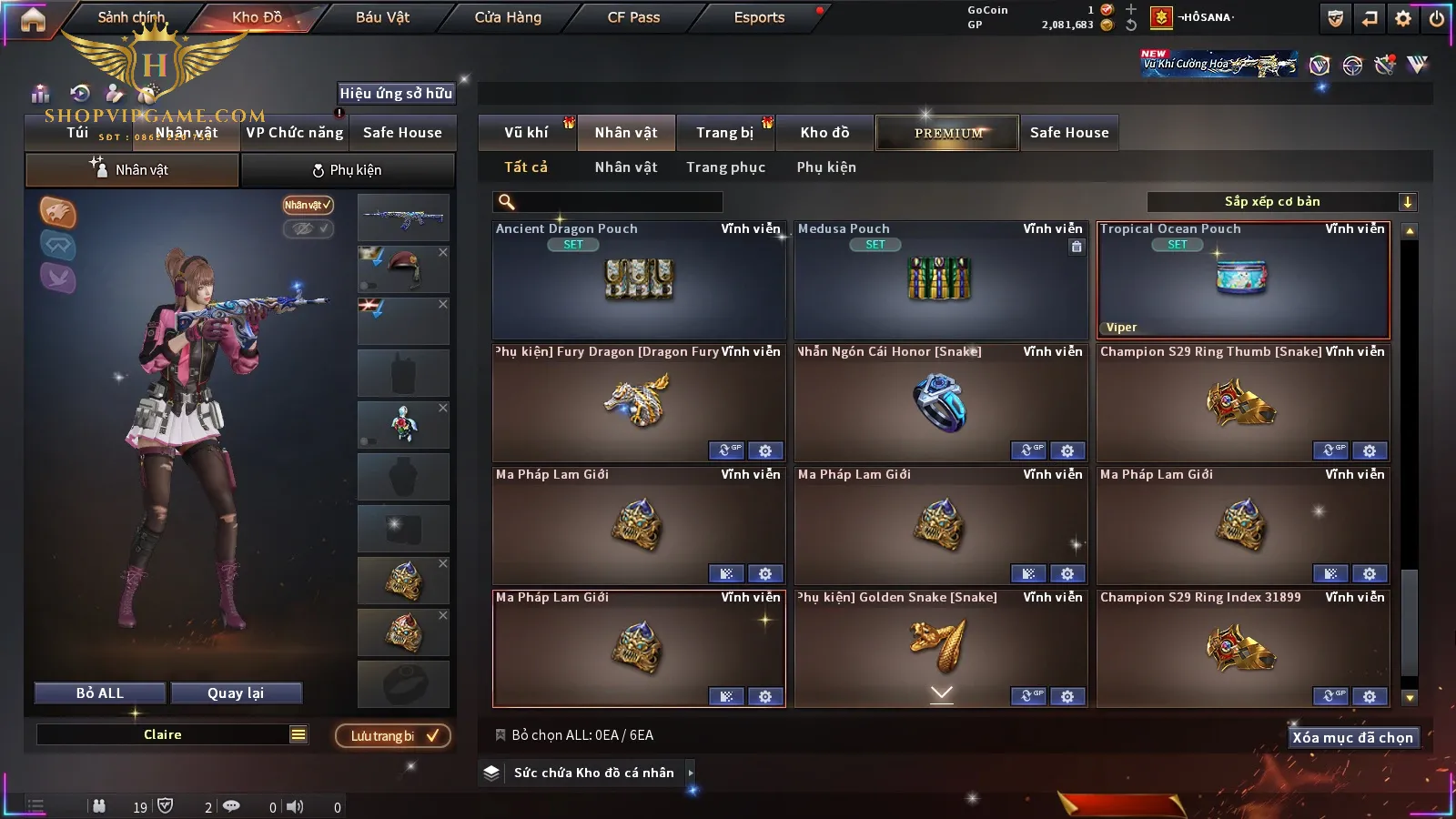This screenshot has width=1456, height=819.
Task: Open the Esports menu
Action: pyautogui.click(x=759, y=17)
